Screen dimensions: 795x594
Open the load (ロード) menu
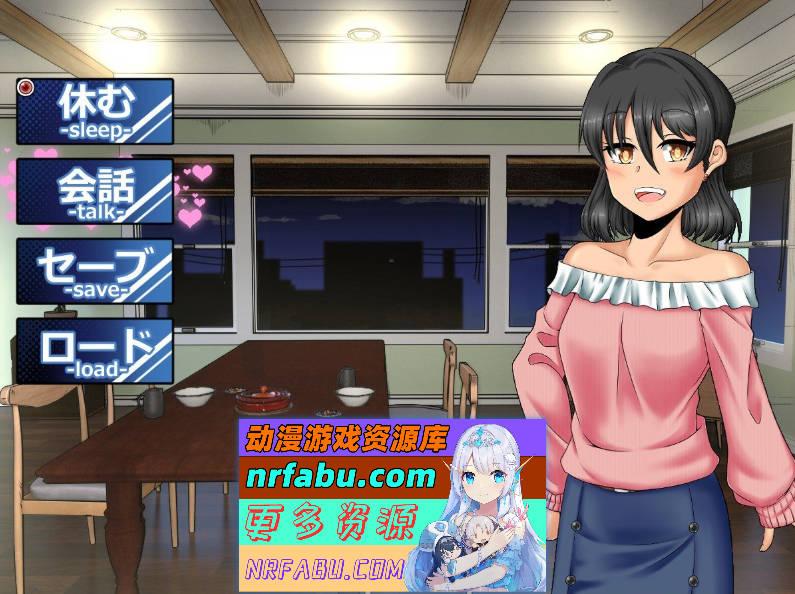(95, 351)
